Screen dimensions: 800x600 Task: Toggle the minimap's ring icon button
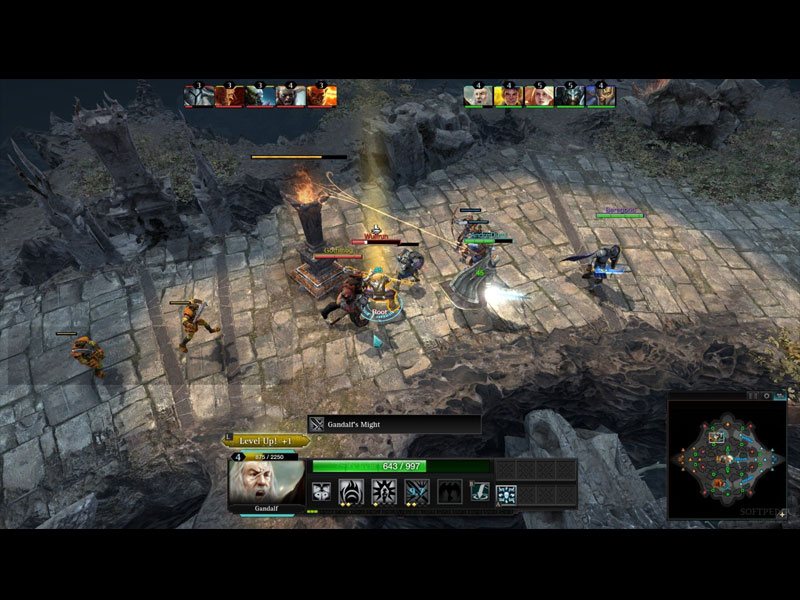(x=767, y=396)
